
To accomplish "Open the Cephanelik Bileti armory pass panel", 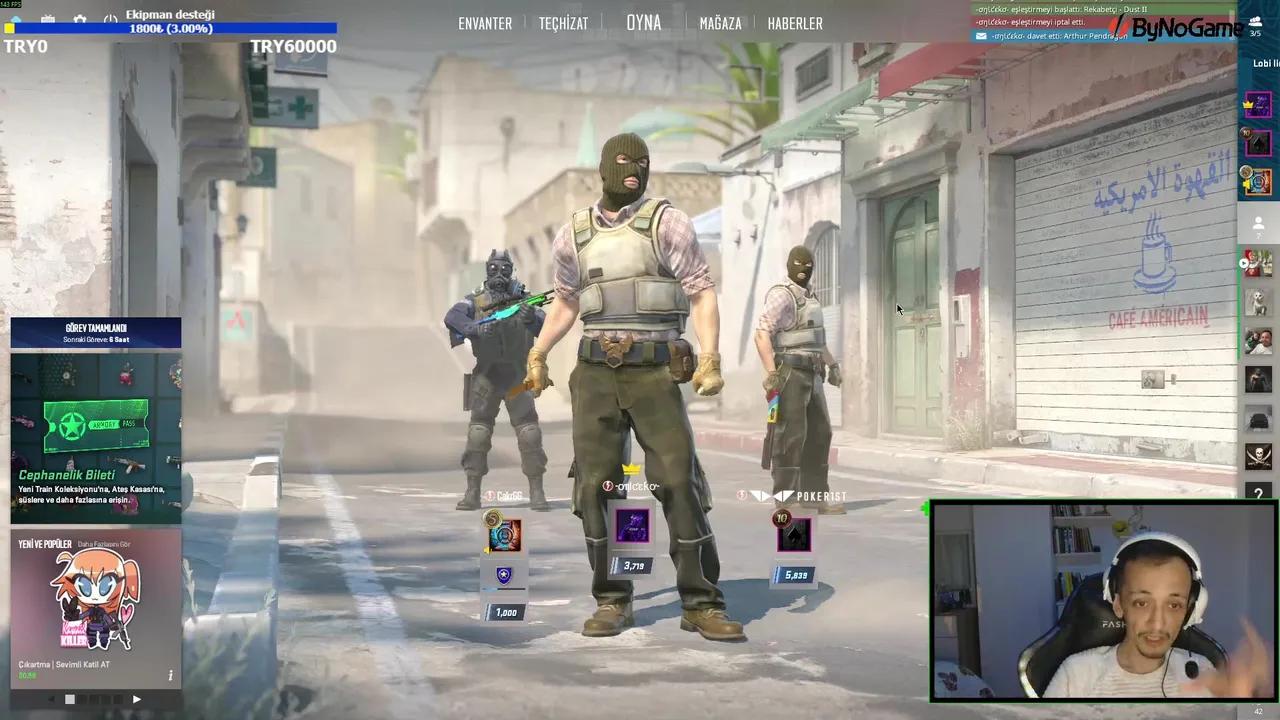I will tap(95, 430).
